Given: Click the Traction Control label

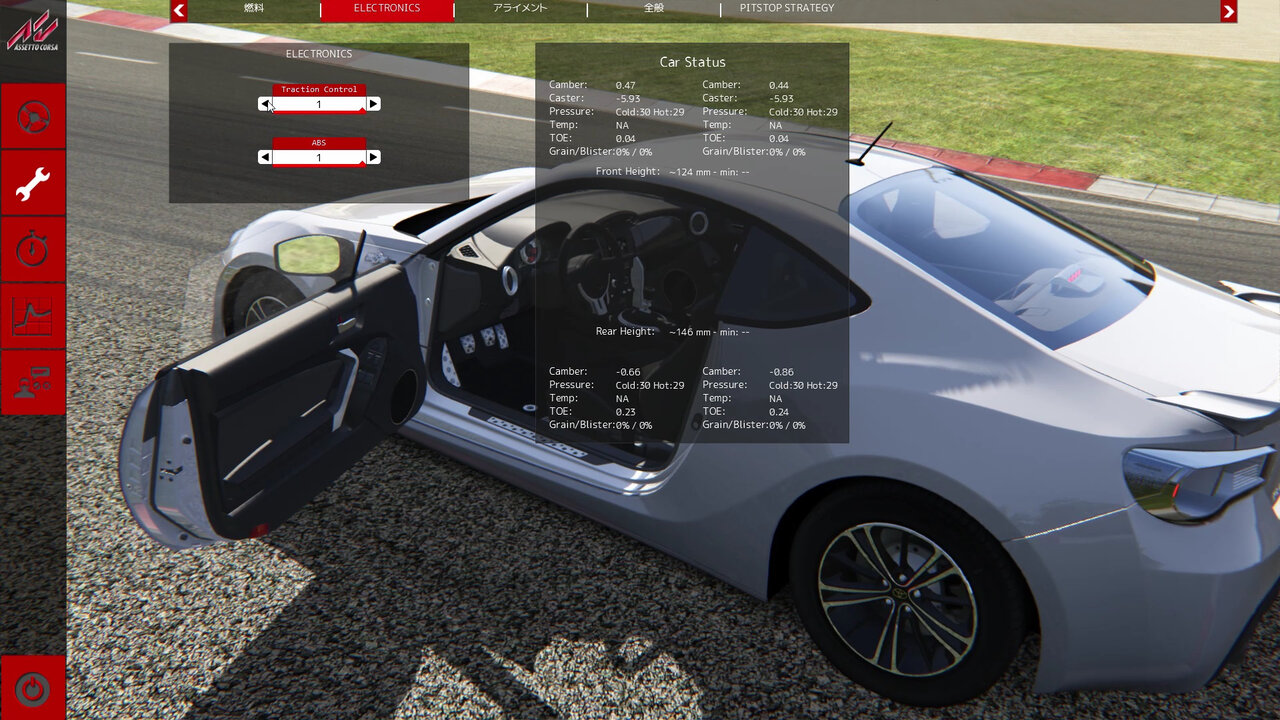Looking at the screenshot, I should tap(318, 88).
